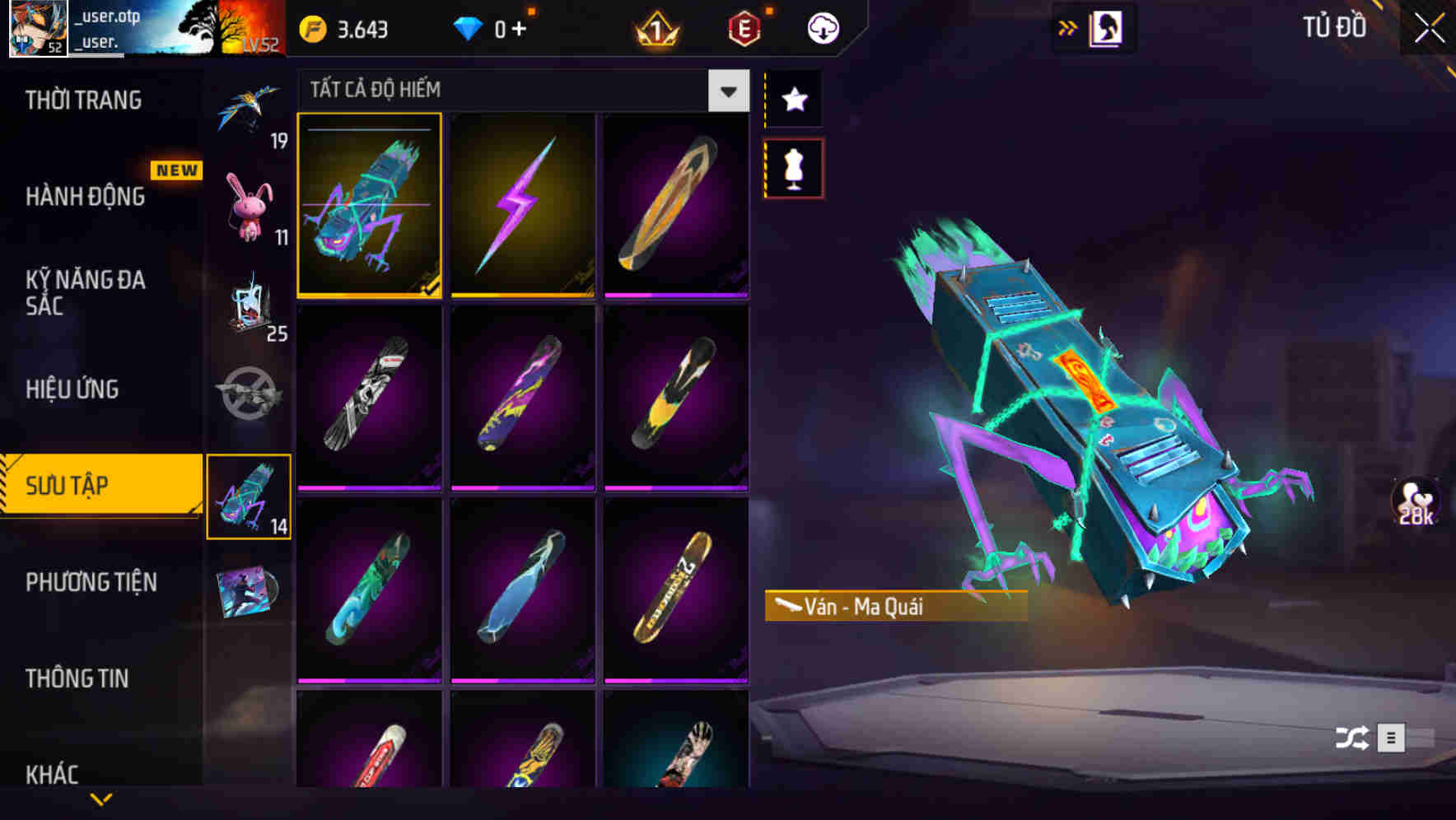Click the double chevron beside the wardrobe icon
The height and width of the screenshot is (820, 1456).
(1068, 26)
